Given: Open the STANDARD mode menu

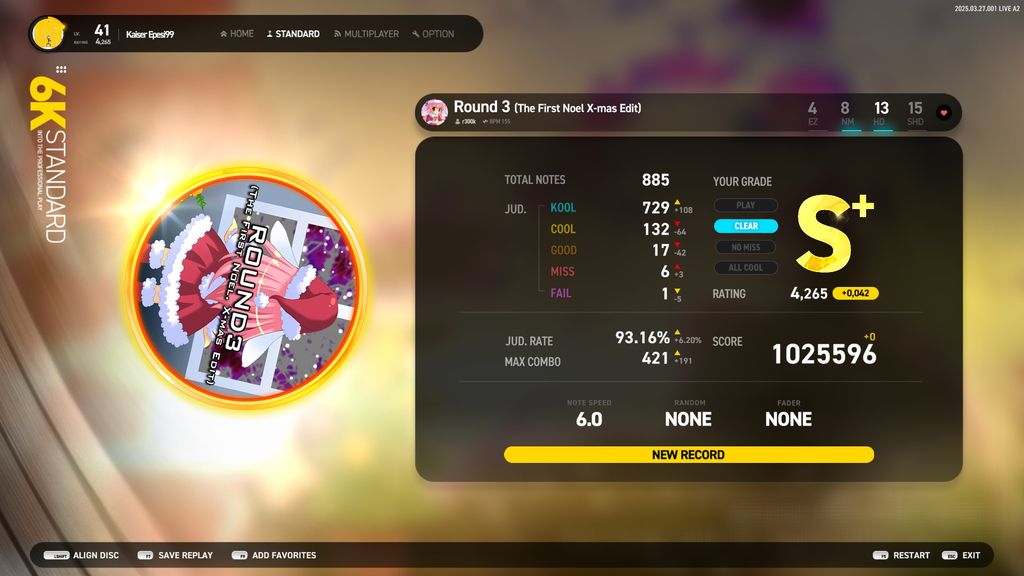Looking at the screenshot, I should tap(293, 34).
